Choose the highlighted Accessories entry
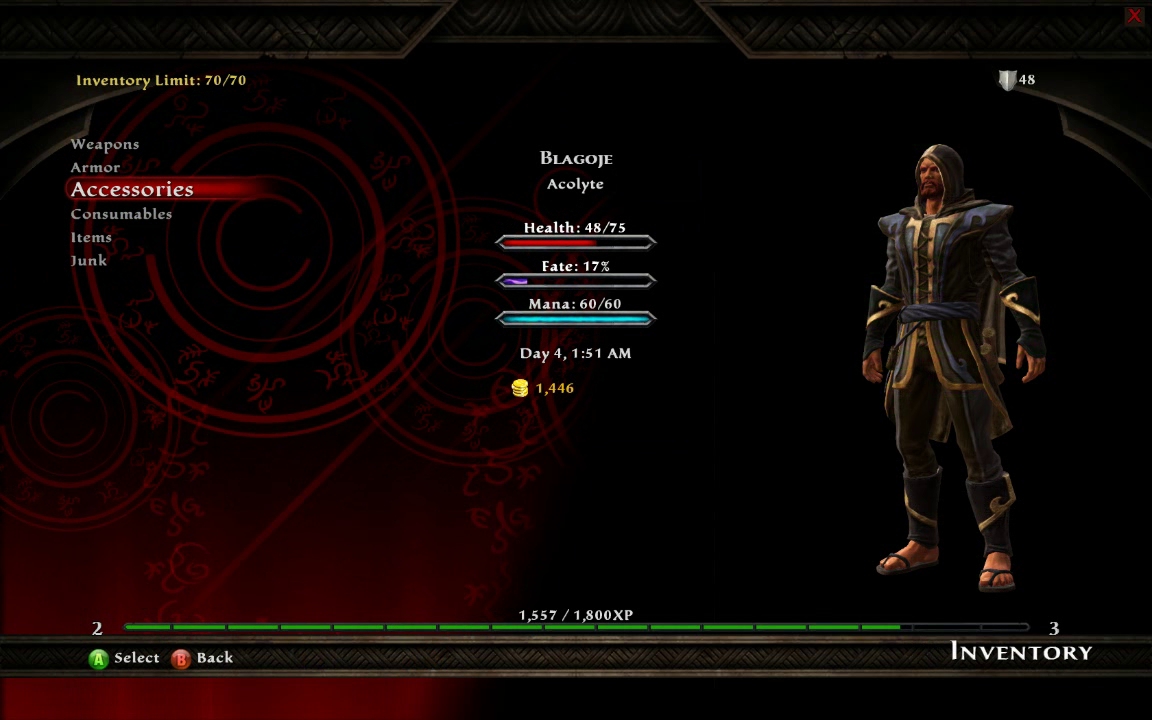The width and height of the screenshot is (1152, 720). pos(132,189)
